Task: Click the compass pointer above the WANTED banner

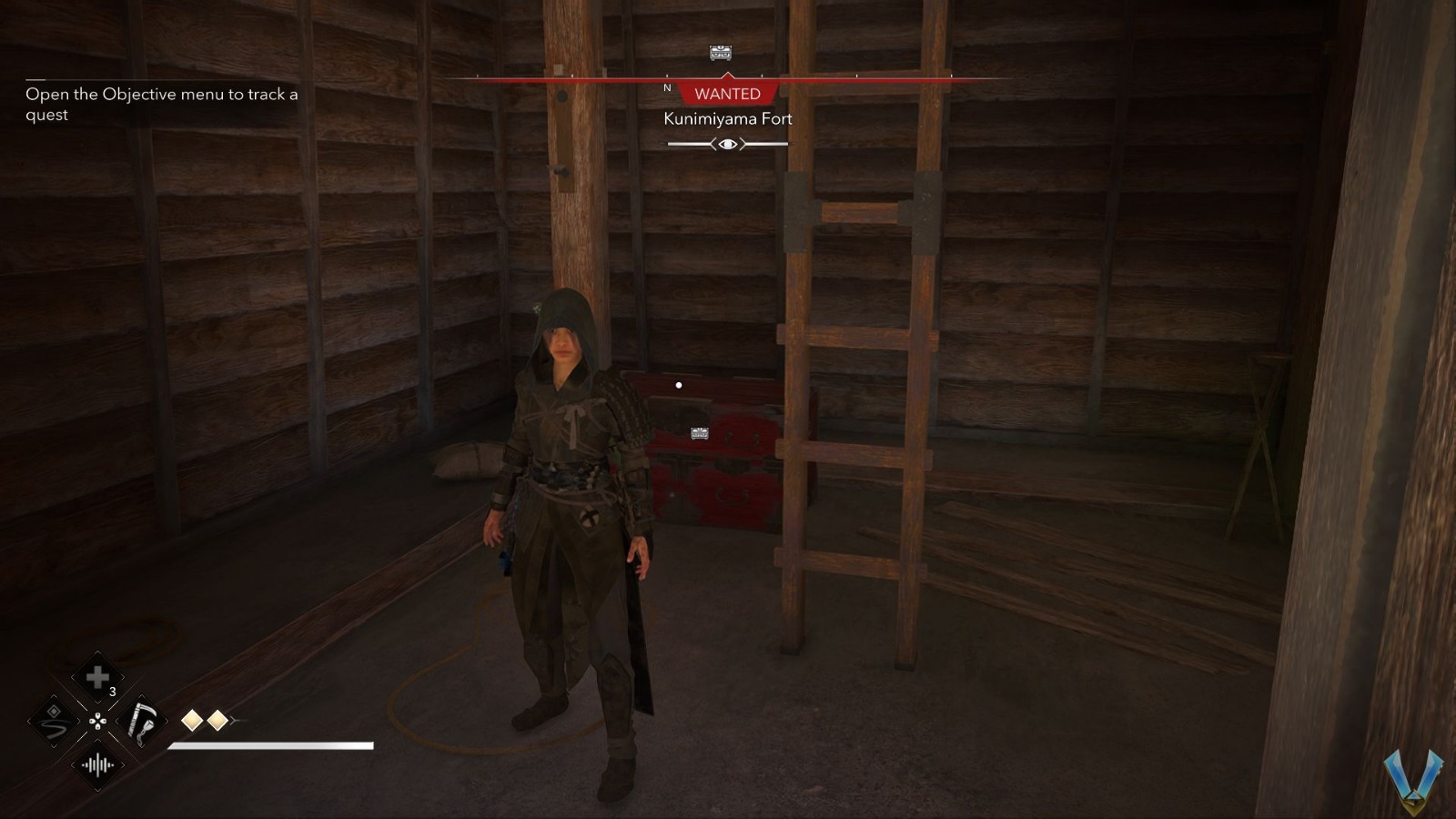Action: pyautogui.click(x=728, y=76)
